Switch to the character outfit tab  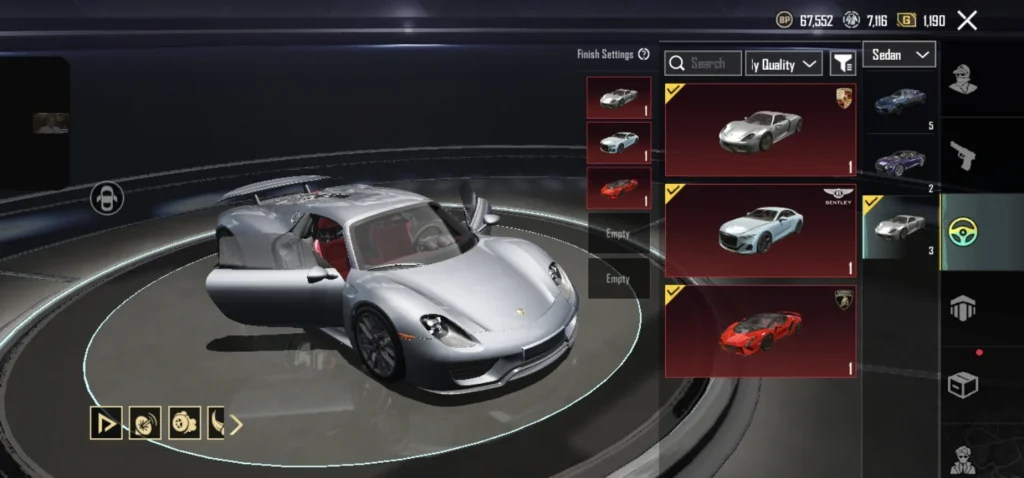(x=962, y=78)
